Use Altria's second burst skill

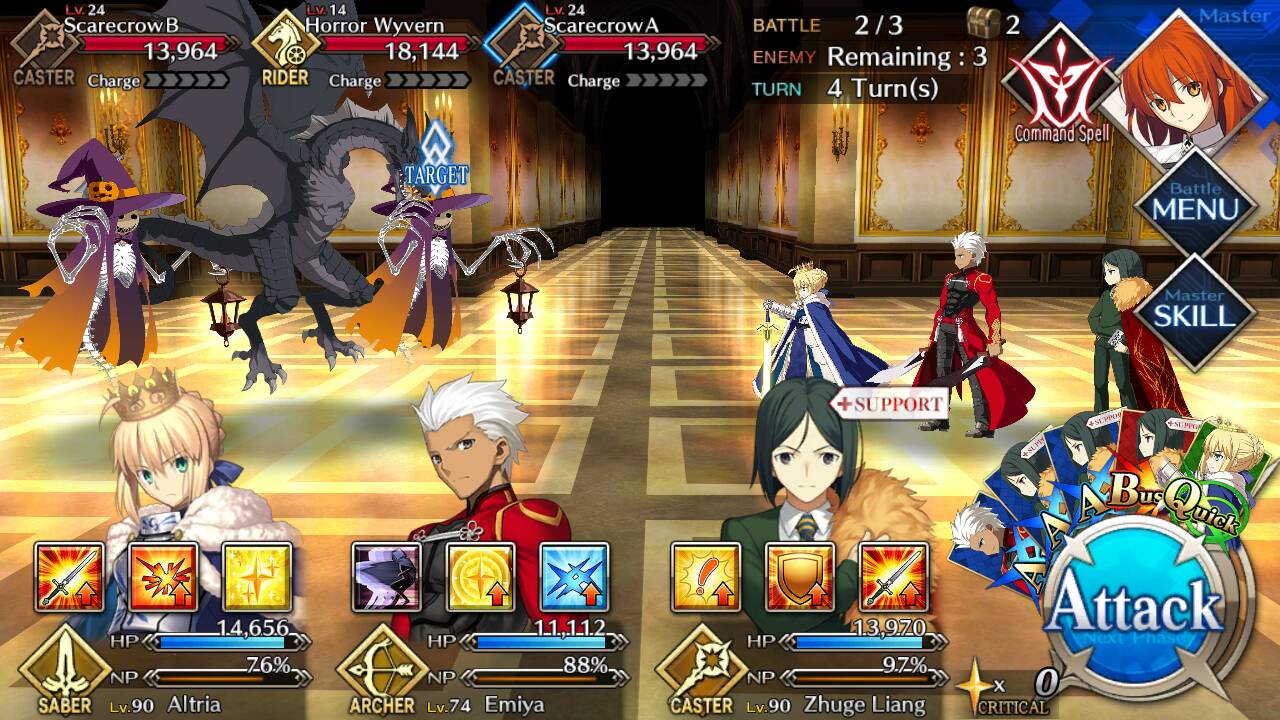[x=163, y=577]
